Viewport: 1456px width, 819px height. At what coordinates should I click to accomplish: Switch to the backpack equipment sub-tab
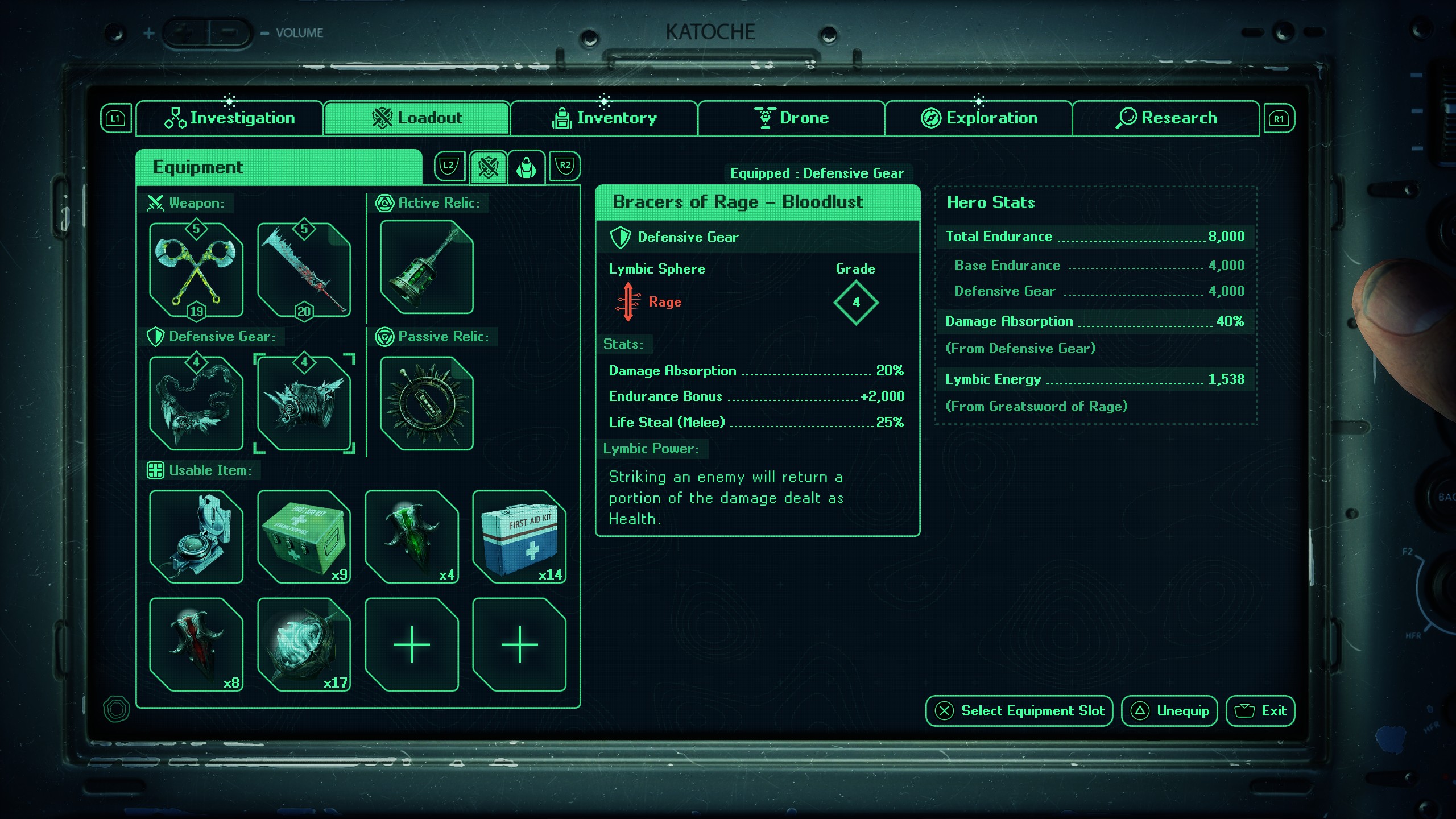click(526, 167)
